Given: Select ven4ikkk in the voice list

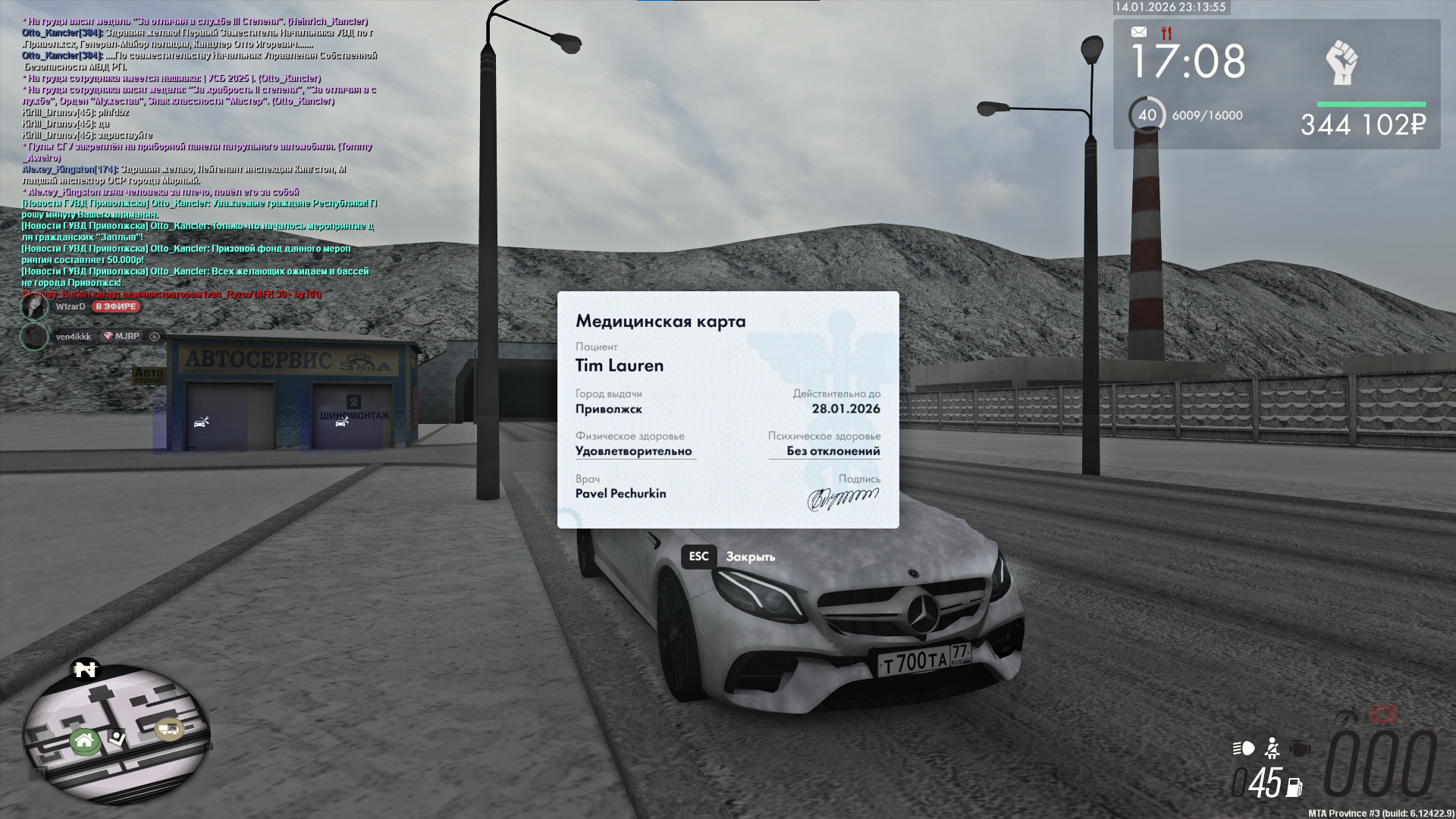Looking at the screenshot, I should 73,336.
